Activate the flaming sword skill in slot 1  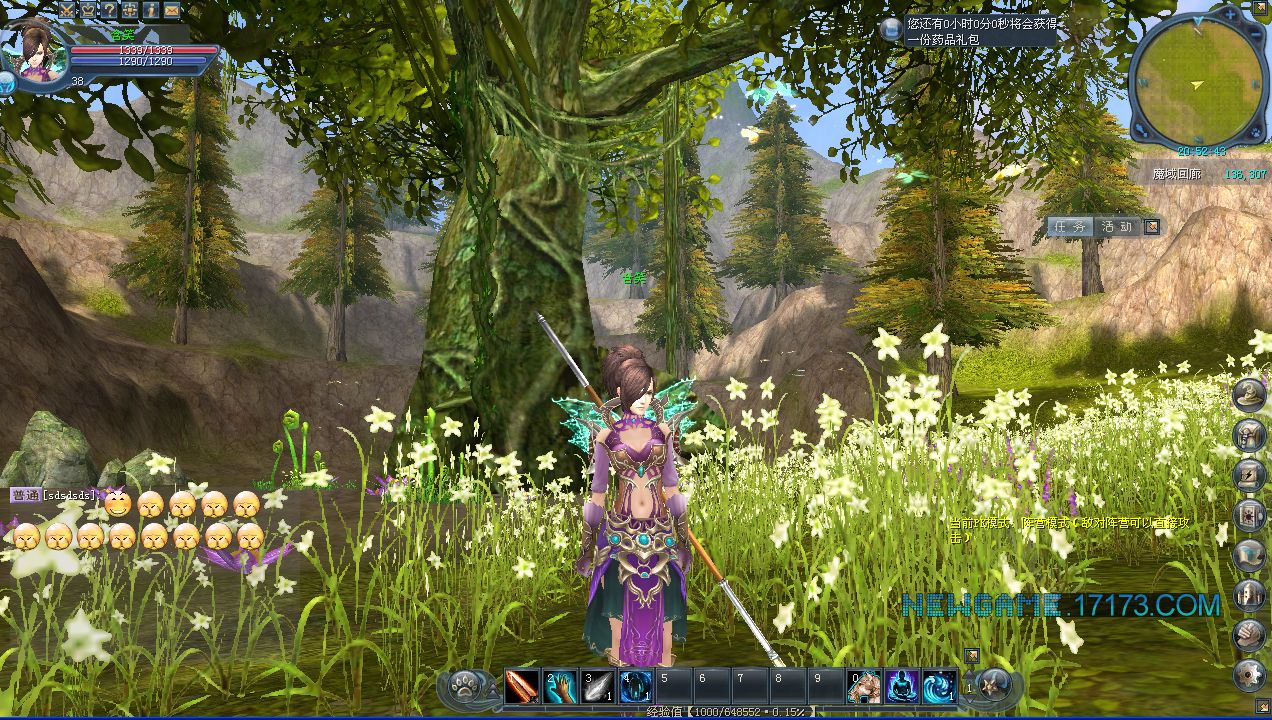click(x=521, y=687)
